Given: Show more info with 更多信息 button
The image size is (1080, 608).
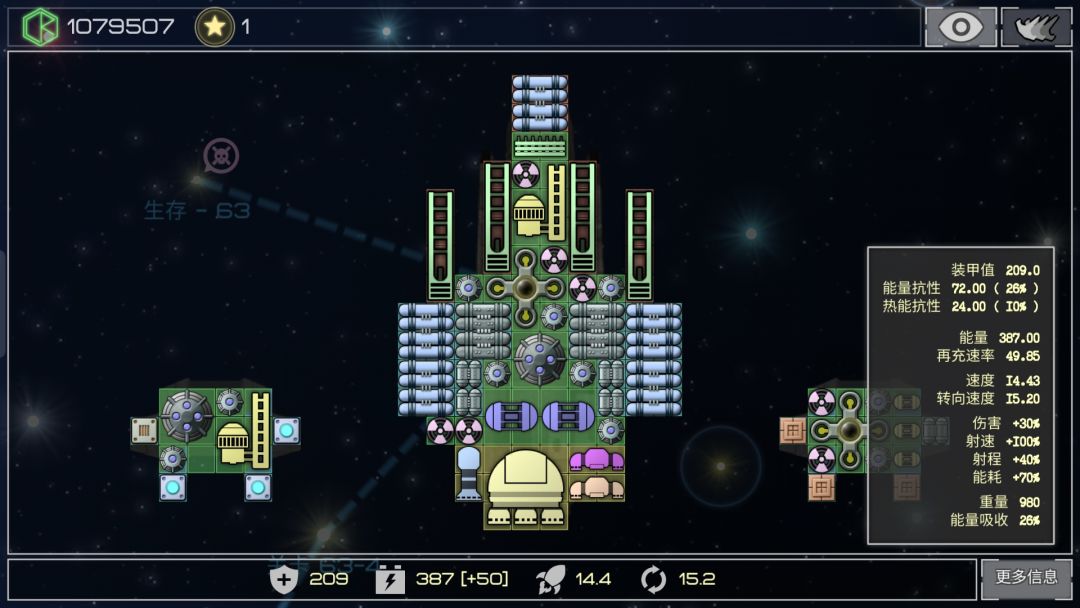Looking at the screenshot, I should (x=1027, y=577).
